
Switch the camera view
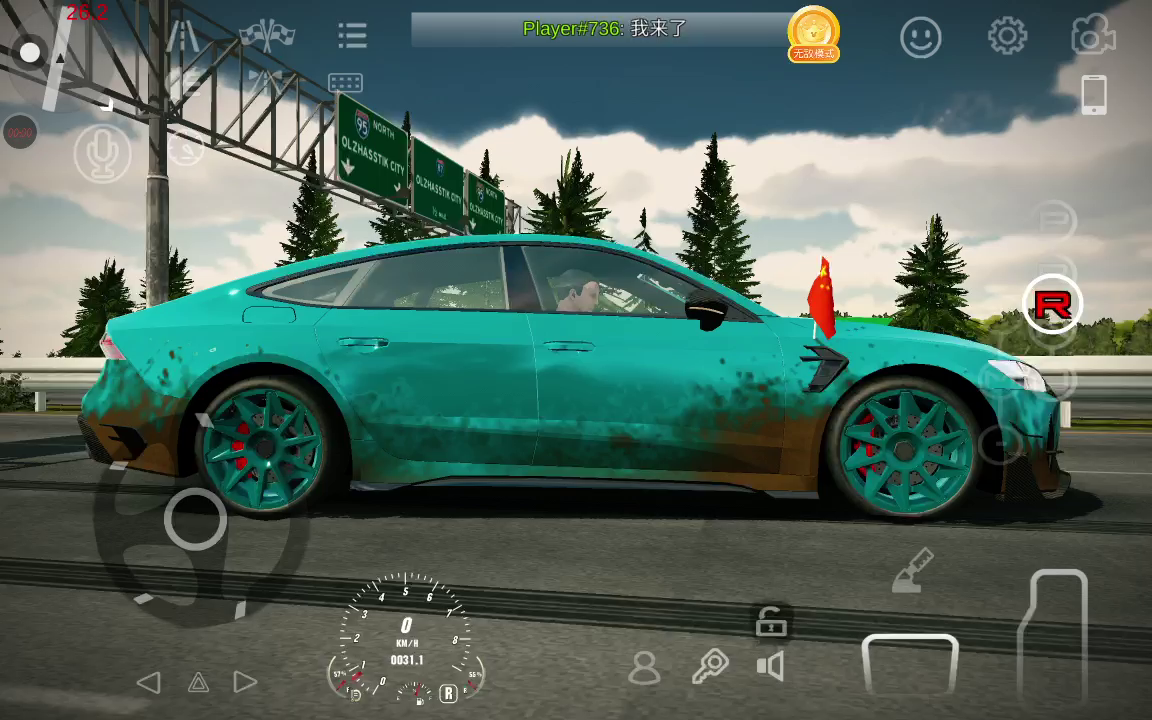pos(1093,36)
